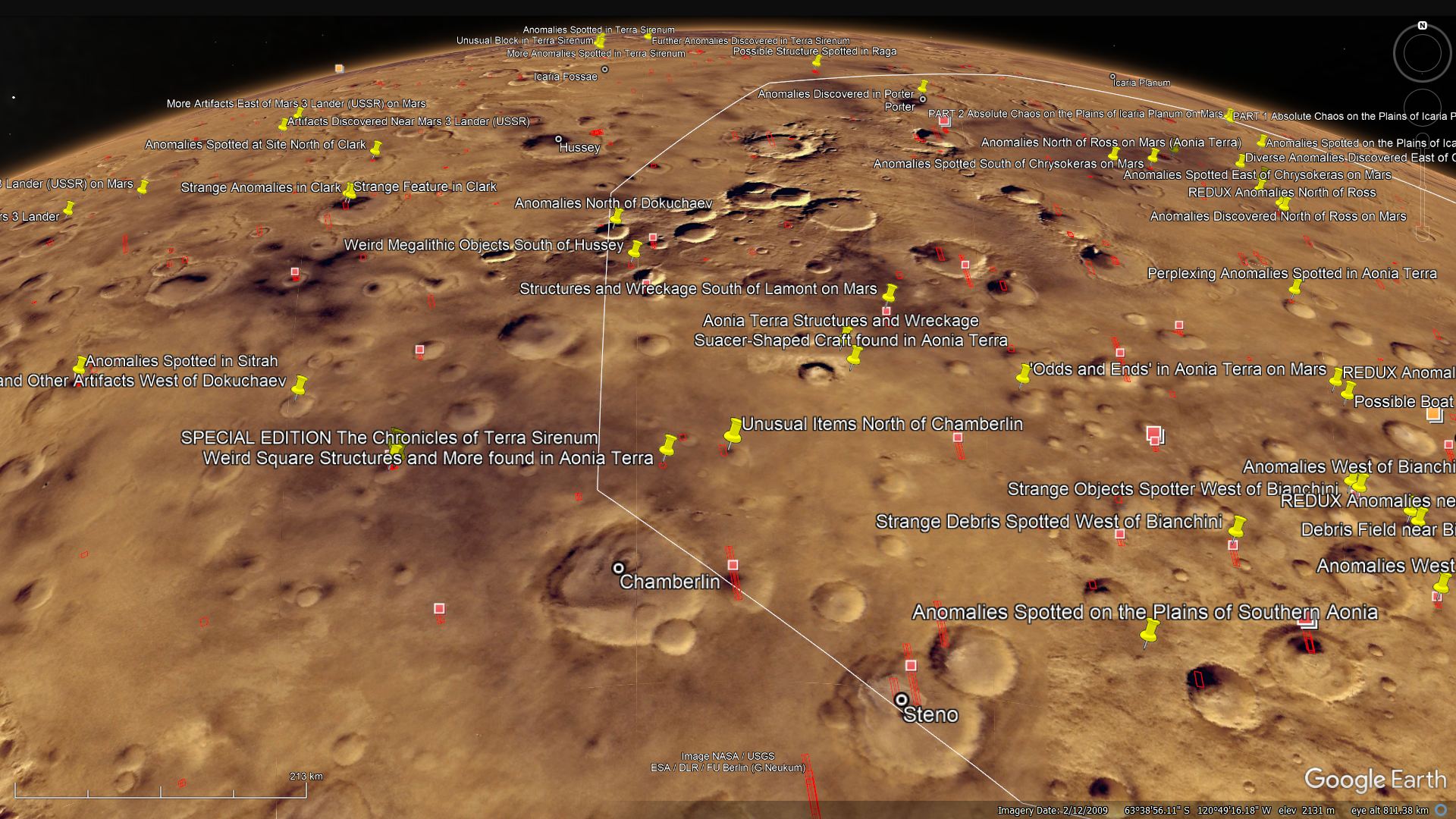1456x819 pixels.
Task: Click the compass North indicator
Action: pyautogui.click(x=1423, y=26)
